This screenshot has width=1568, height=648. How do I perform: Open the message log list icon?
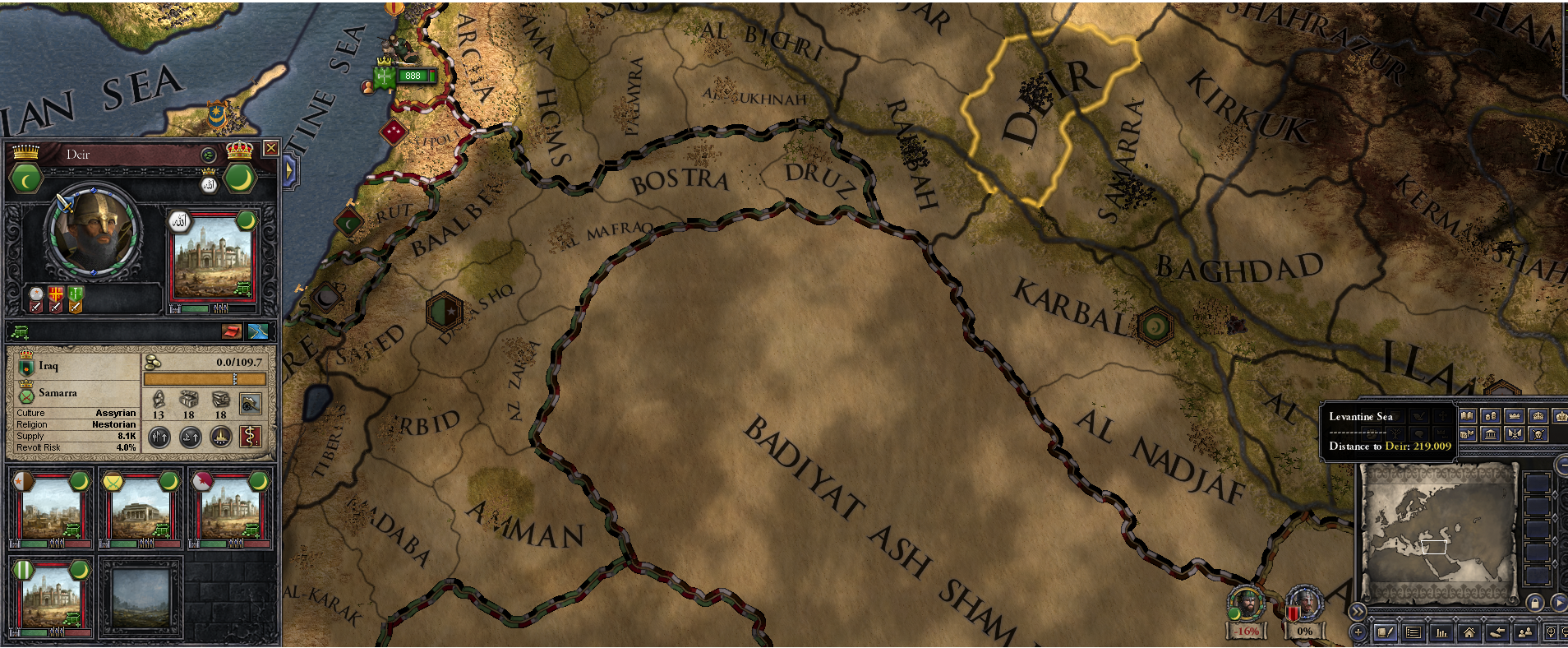point(1414,632)
